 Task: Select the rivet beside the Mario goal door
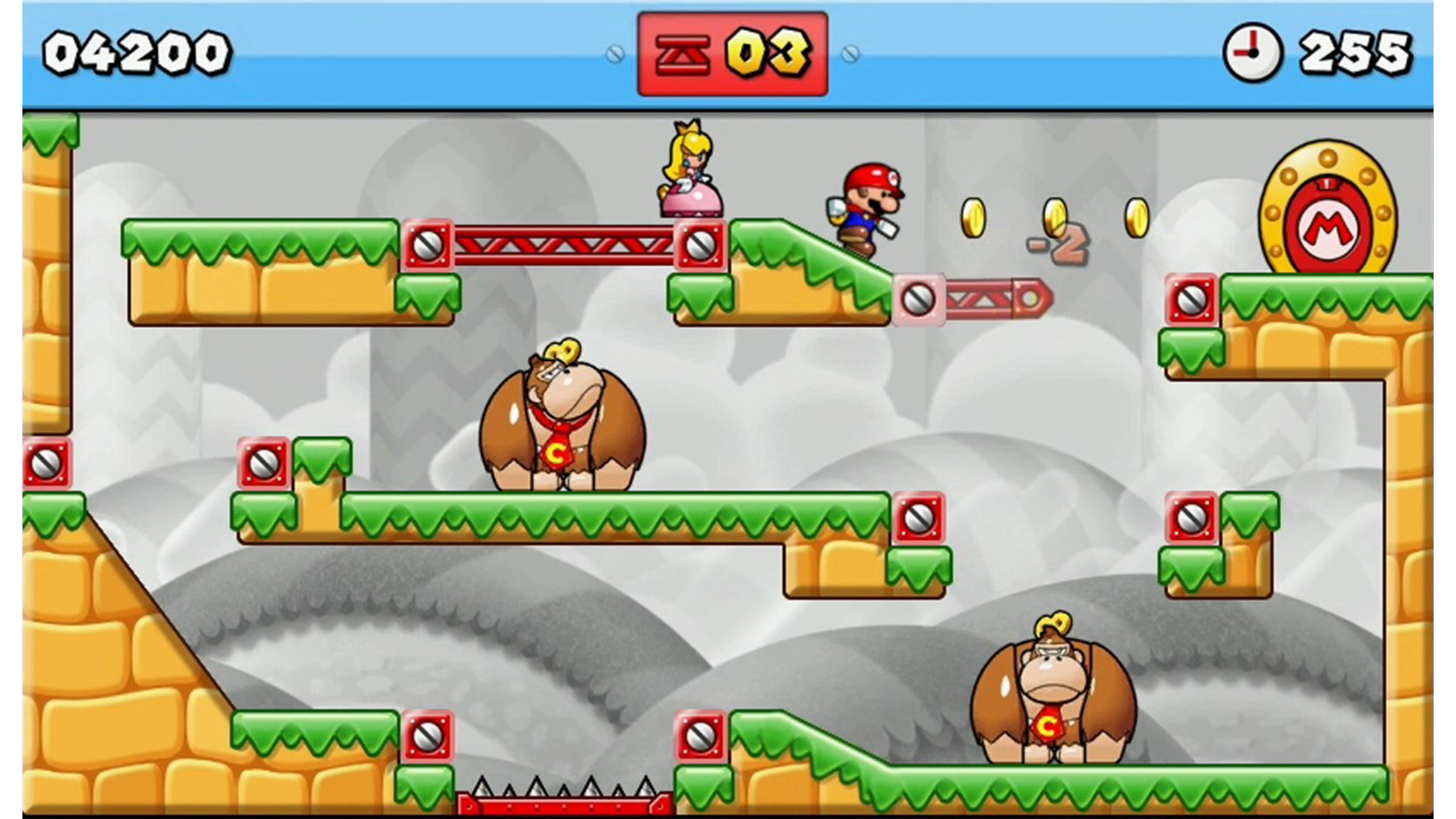[1191, 299]
